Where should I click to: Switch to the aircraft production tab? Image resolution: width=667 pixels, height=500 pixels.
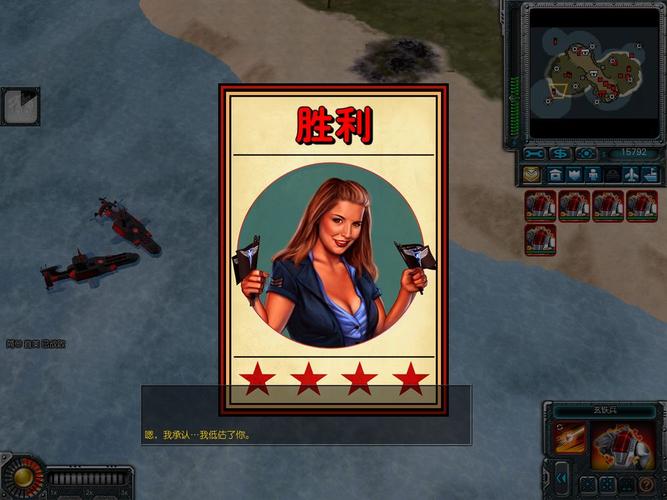click(x=631, y=174)
